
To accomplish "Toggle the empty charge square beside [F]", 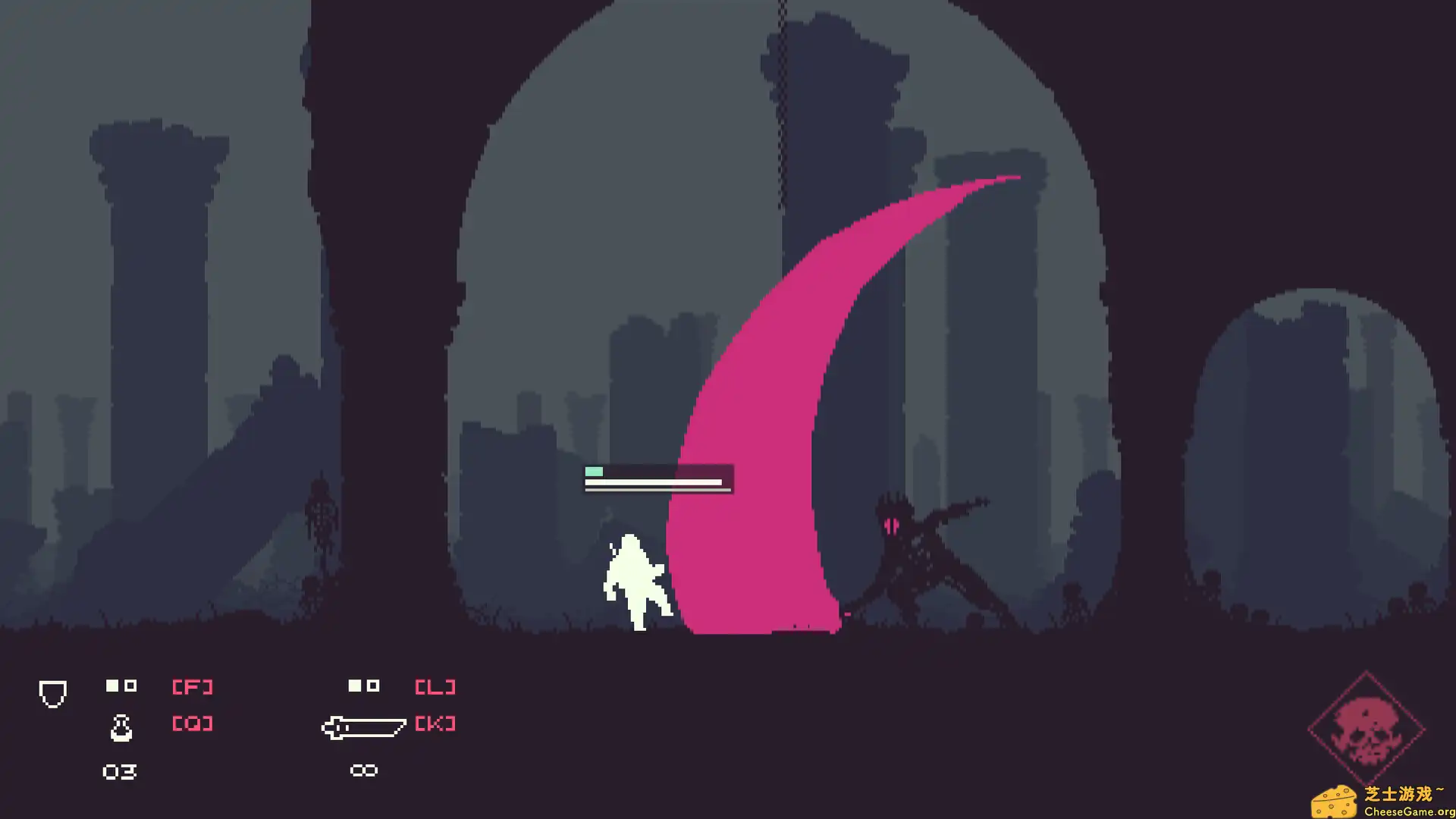I will [130, 685].
